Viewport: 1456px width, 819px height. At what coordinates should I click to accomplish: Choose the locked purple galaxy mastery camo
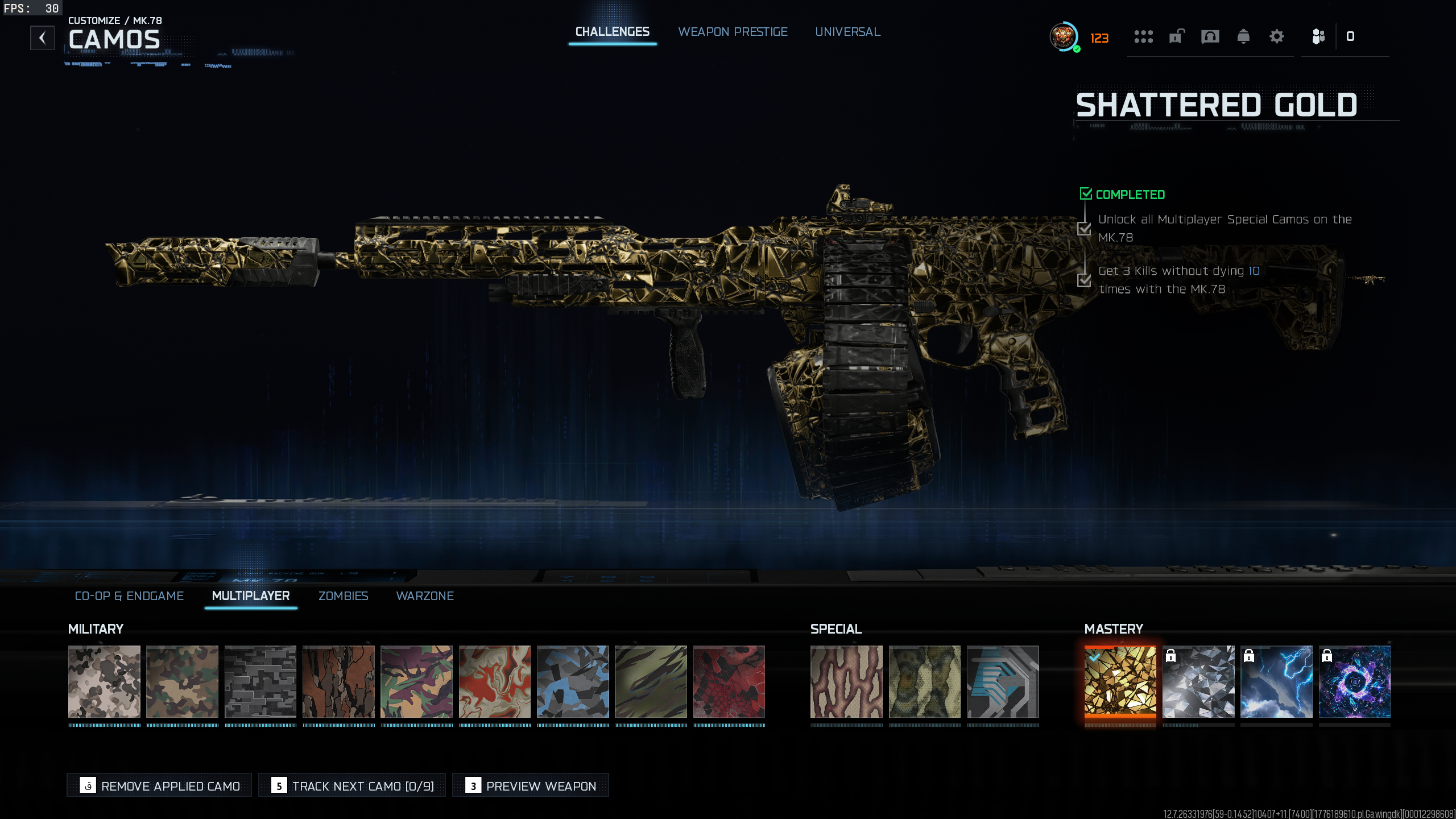tap(1354, 681)
